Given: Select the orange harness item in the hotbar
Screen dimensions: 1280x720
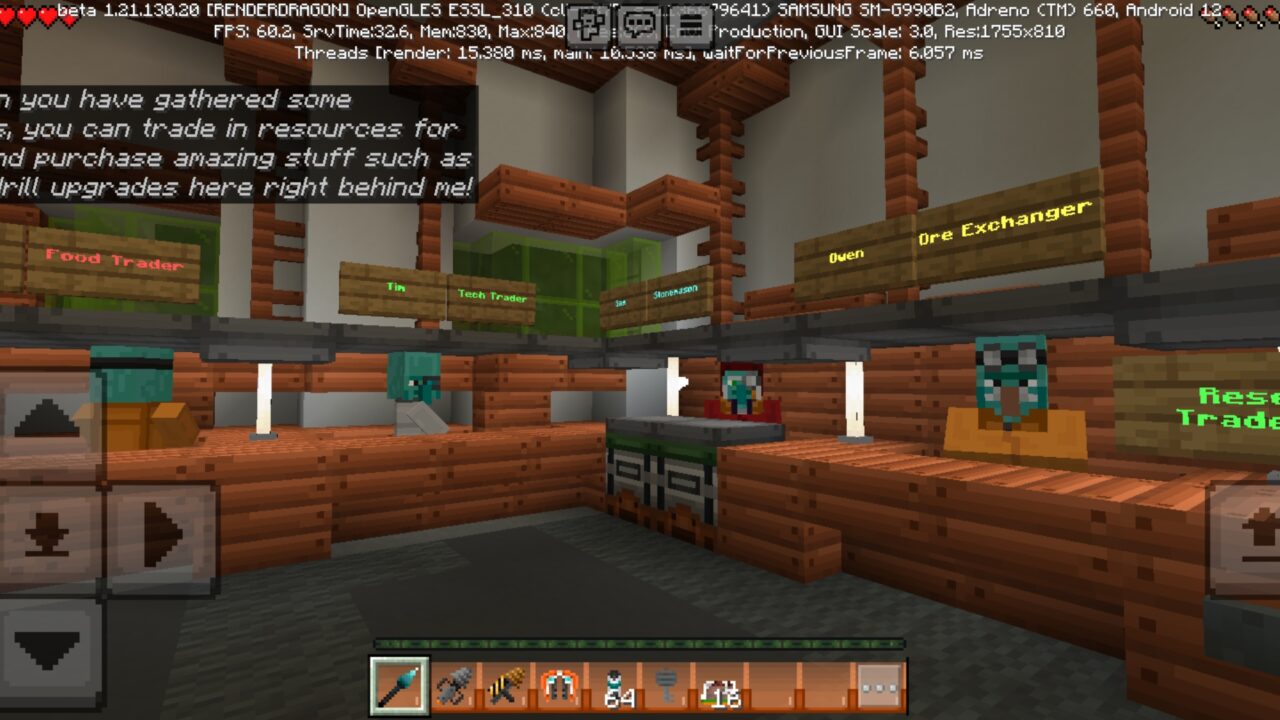Looking at the screenshot, I should coord(558,684).
